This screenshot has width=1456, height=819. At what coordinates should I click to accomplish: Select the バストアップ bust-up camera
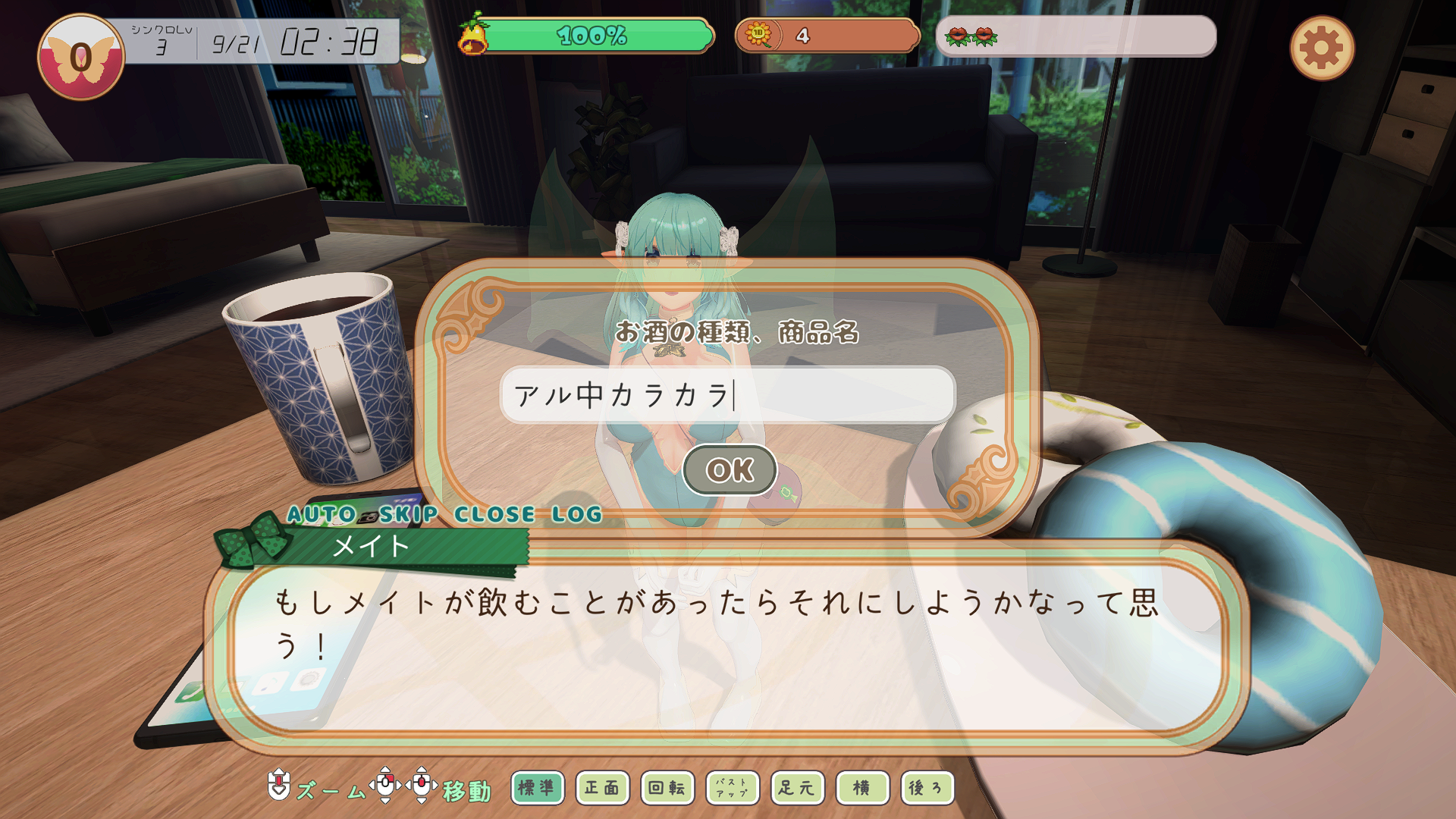733,788
